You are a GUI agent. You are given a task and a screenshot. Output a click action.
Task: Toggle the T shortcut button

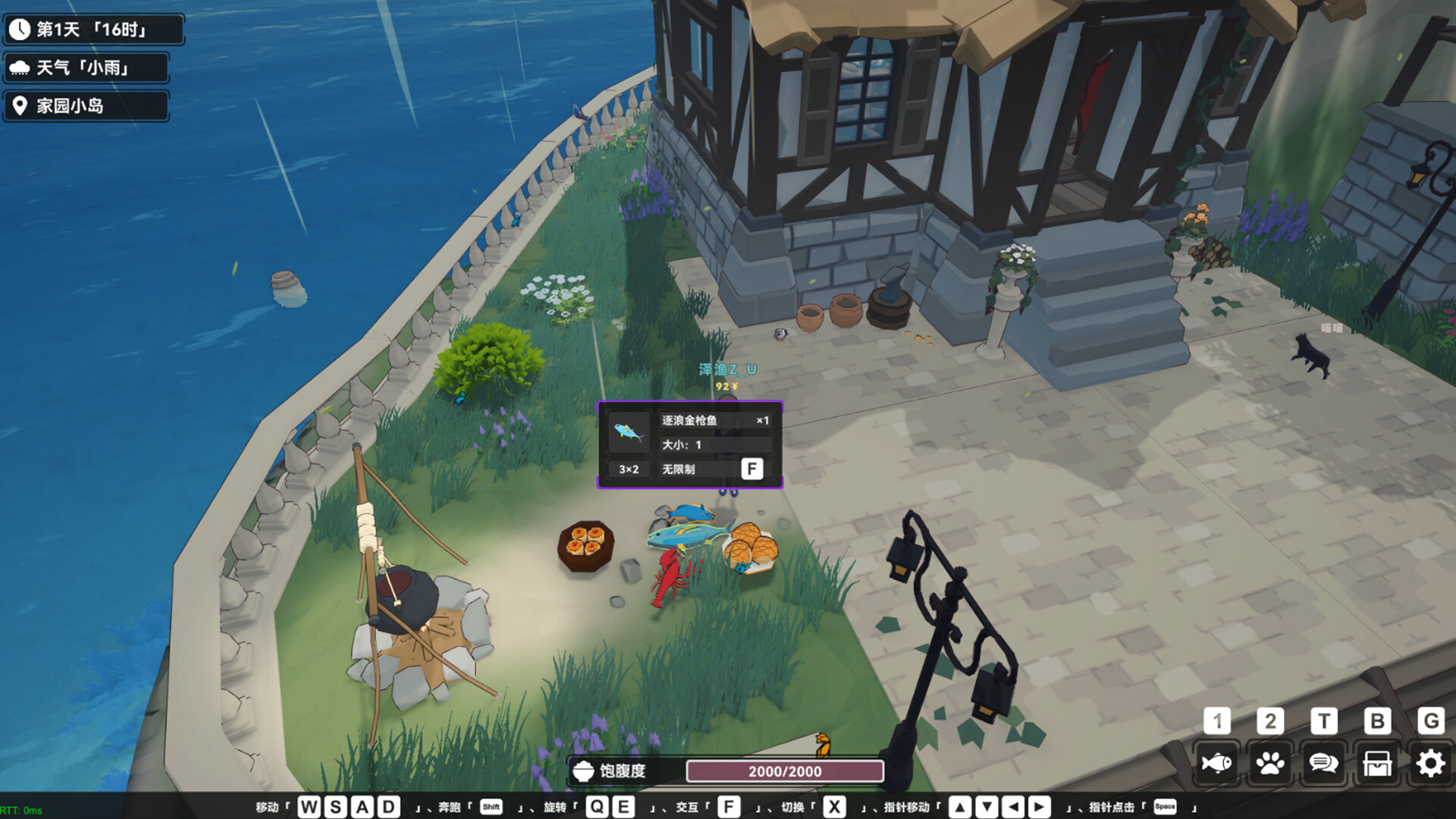tap(1324, 720)
